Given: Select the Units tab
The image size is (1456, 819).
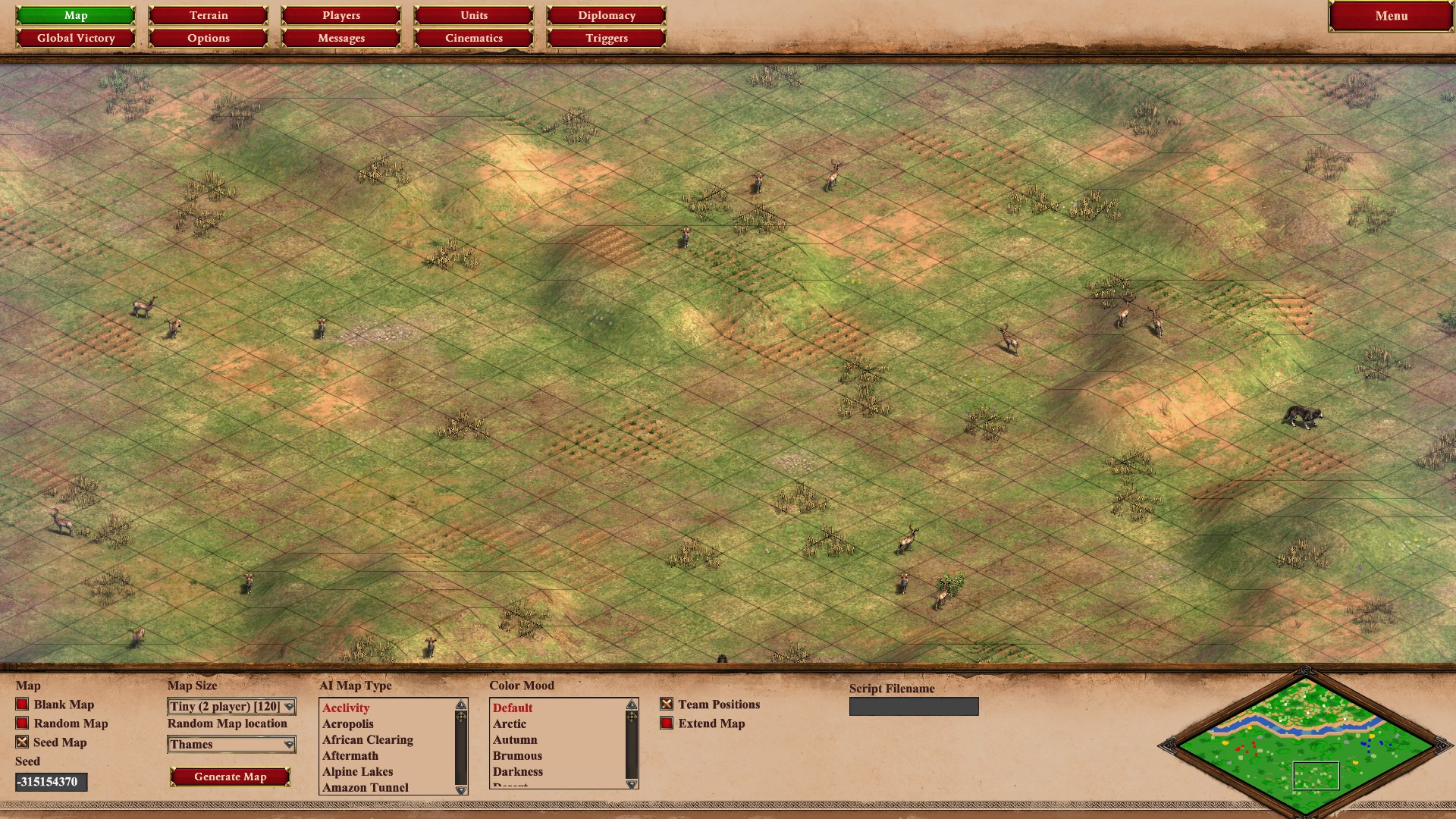Looking at the screenshot, I should [x=474, y=15].
